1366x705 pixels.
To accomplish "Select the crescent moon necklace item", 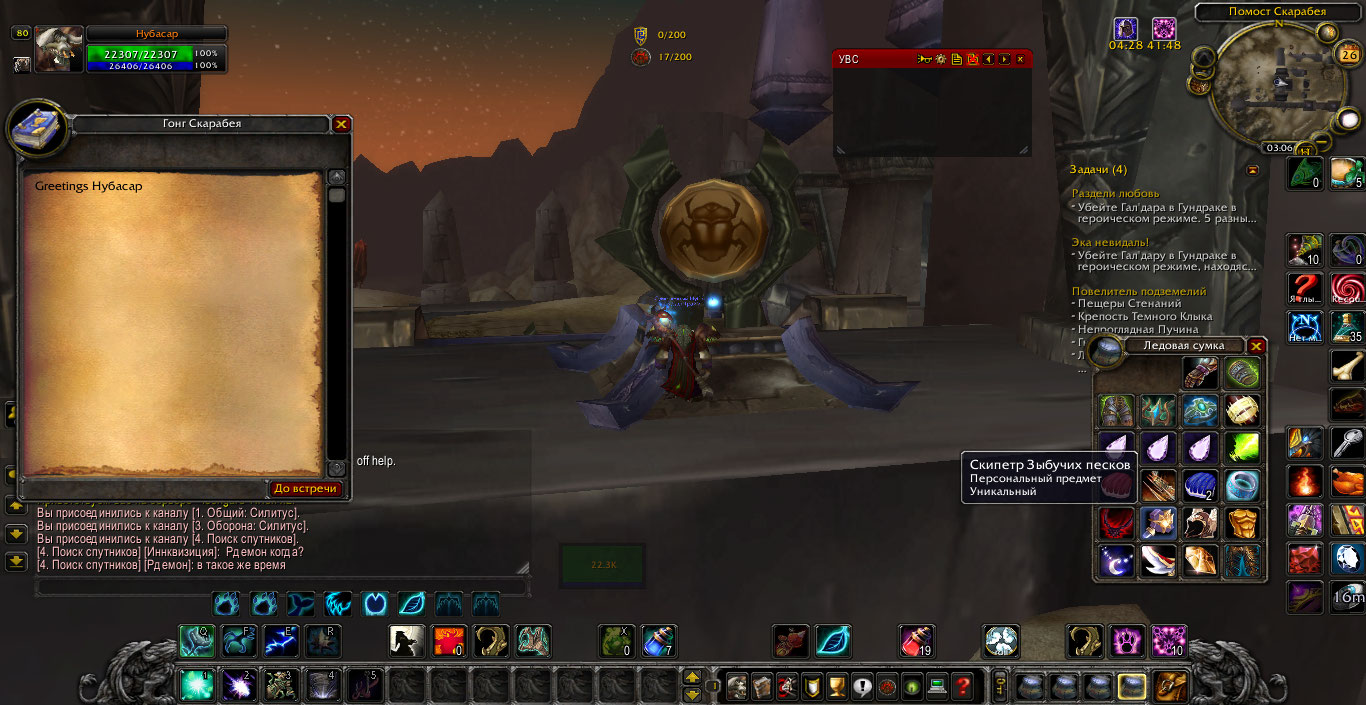I will (x=1116, y=560).
